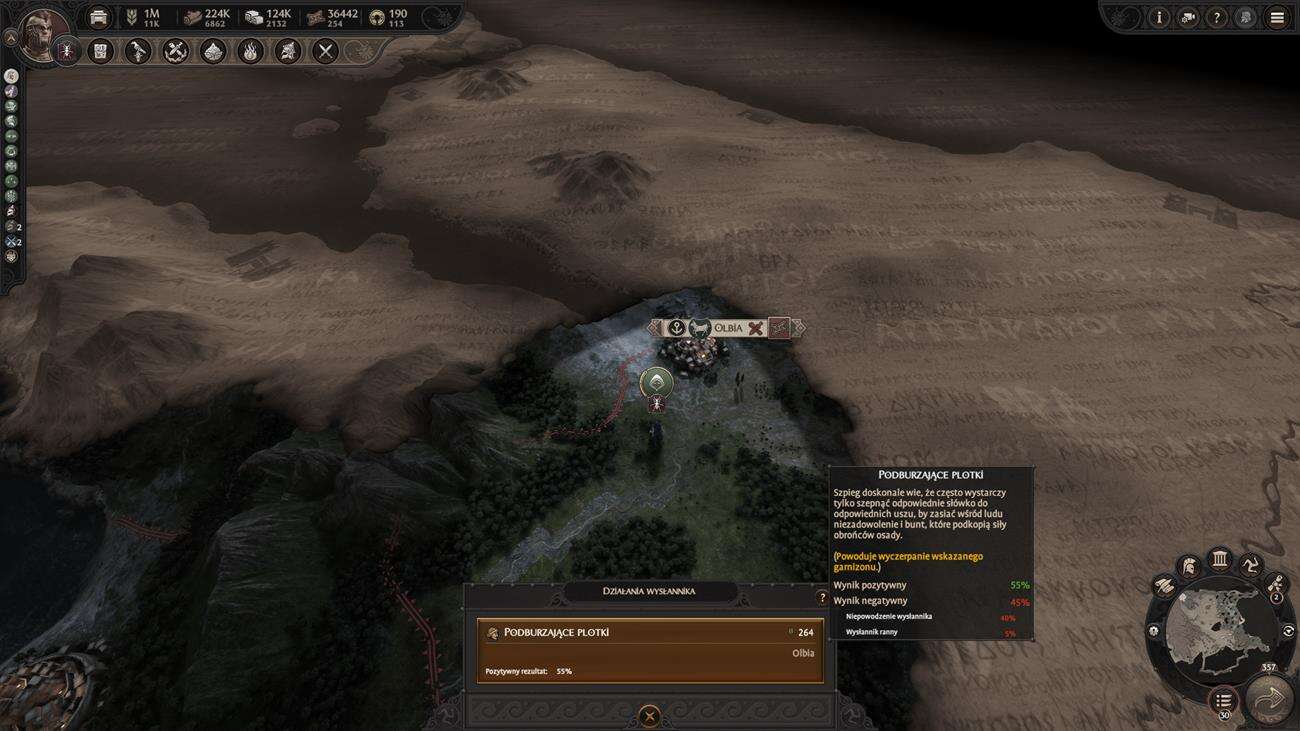Close the envoy actions panel
The width and height of the screenshot is (1300, 731).
point(649,715)
